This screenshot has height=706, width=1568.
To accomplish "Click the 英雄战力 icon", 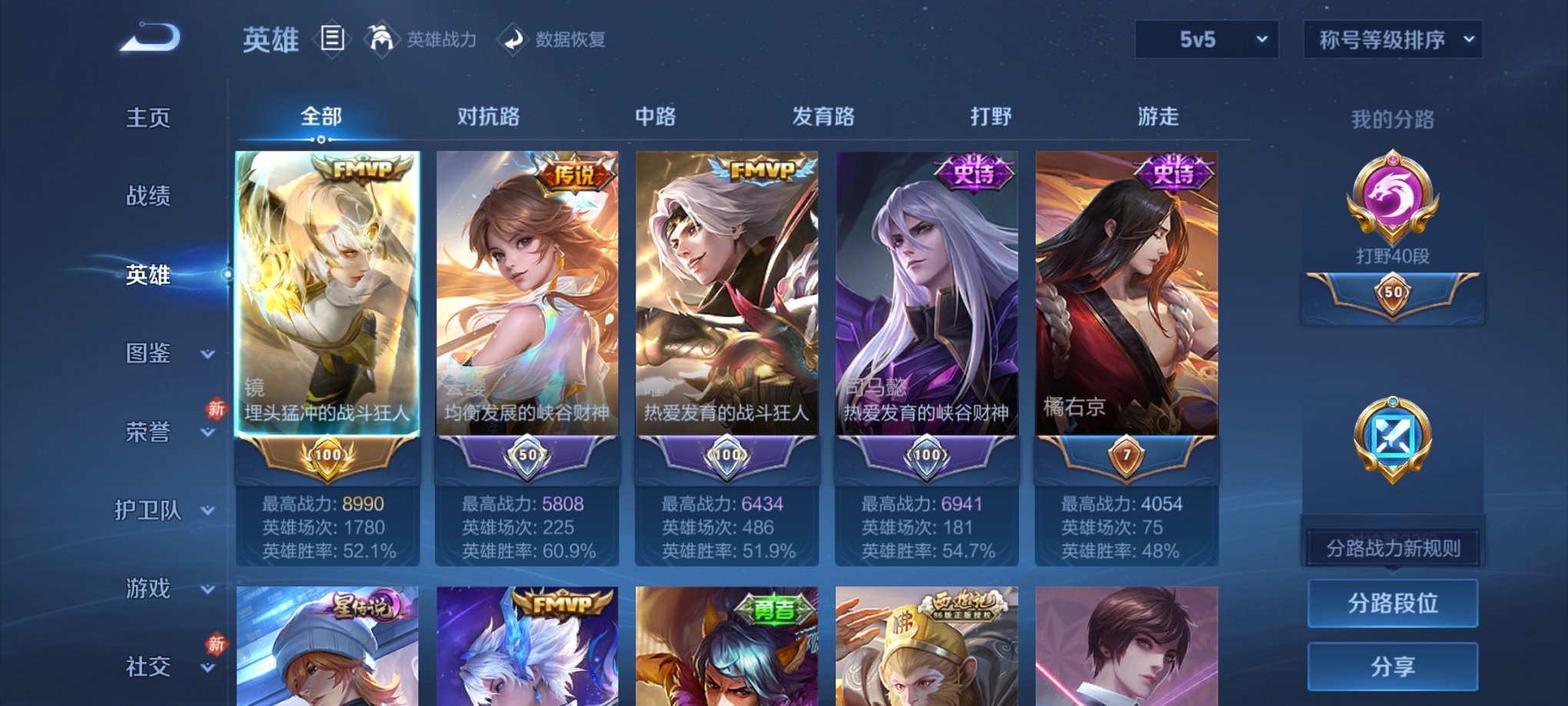I will 382,40.
